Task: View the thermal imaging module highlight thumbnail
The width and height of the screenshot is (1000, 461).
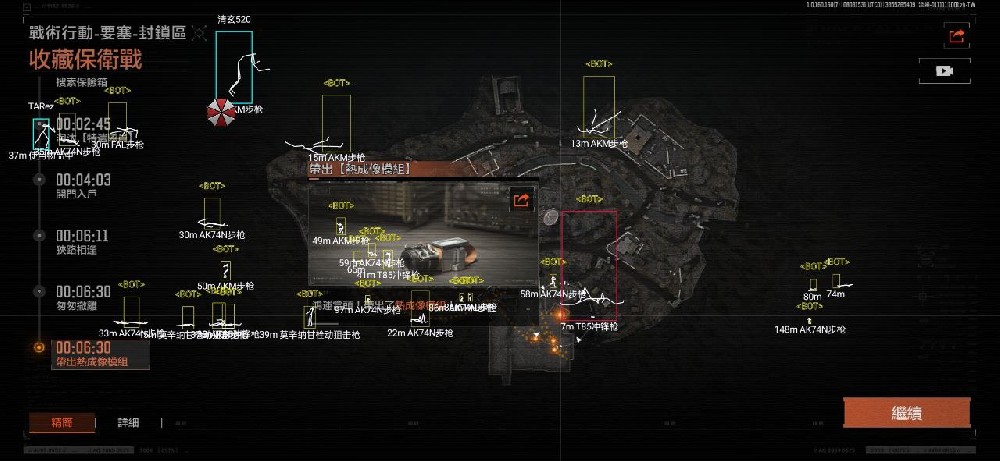Action: (420, 240)
